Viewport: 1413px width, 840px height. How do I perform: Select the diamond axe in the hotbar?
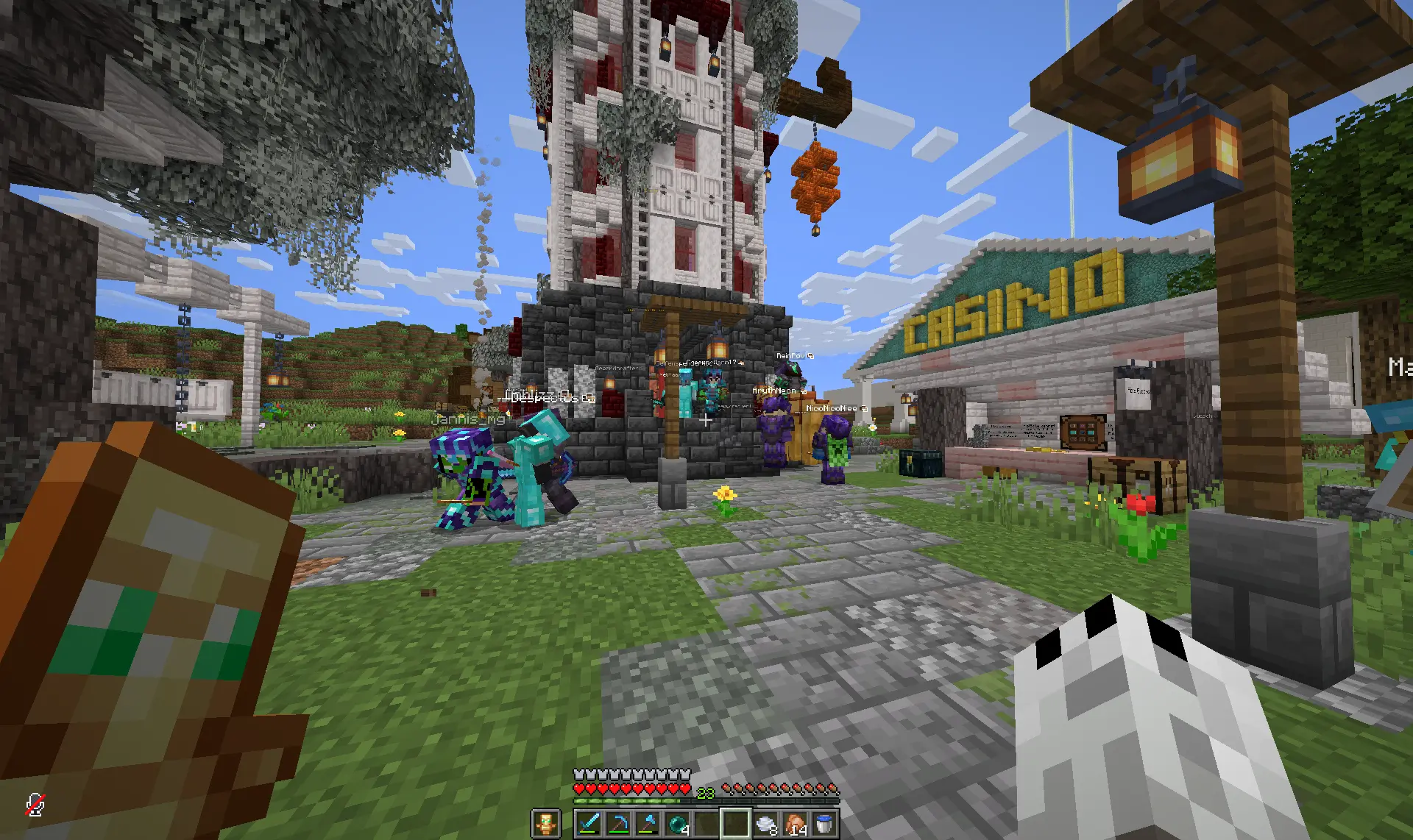coord(648,822)
